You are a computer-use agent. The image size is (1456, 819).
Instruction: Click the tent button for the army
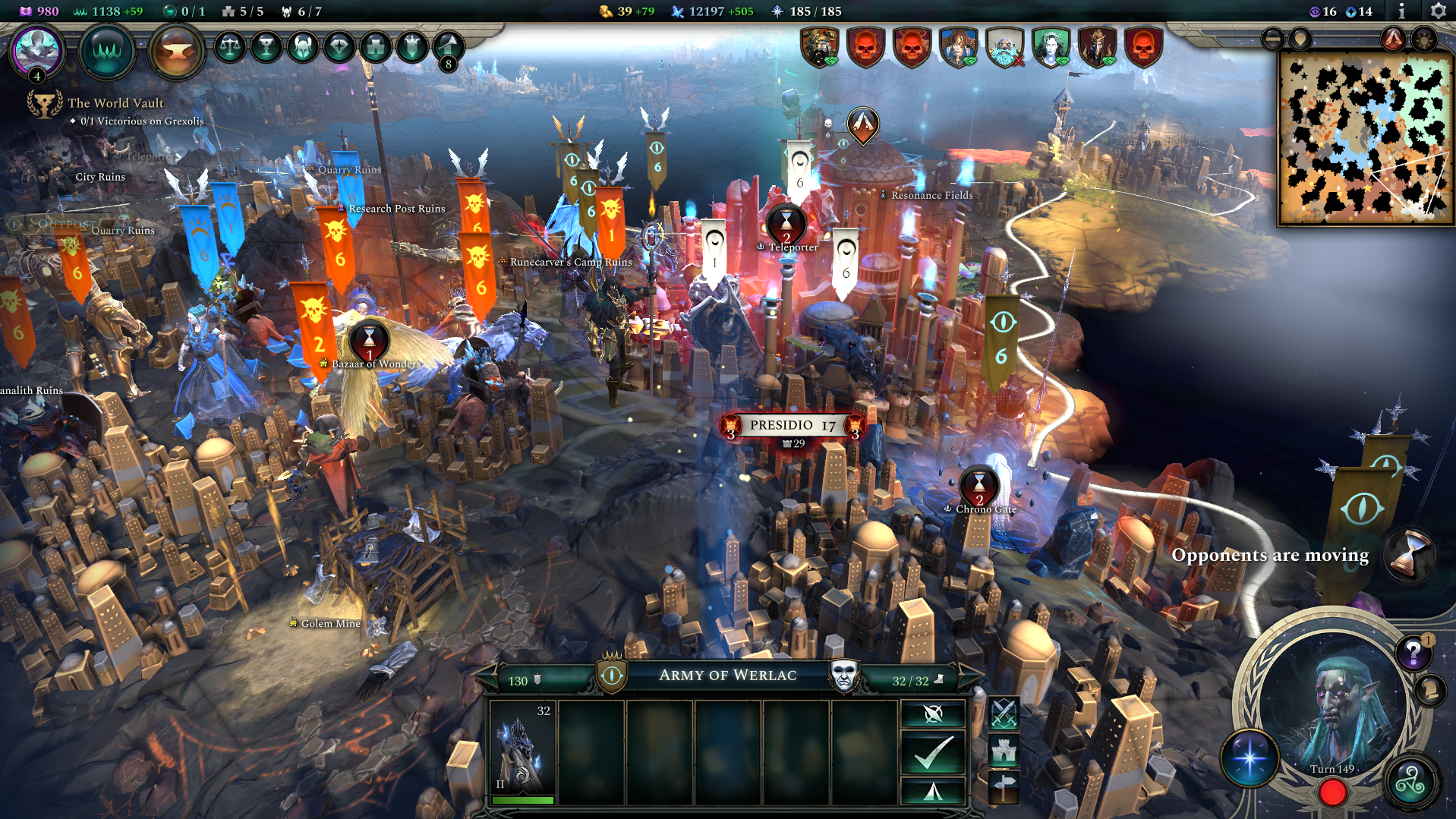(933, 792)
